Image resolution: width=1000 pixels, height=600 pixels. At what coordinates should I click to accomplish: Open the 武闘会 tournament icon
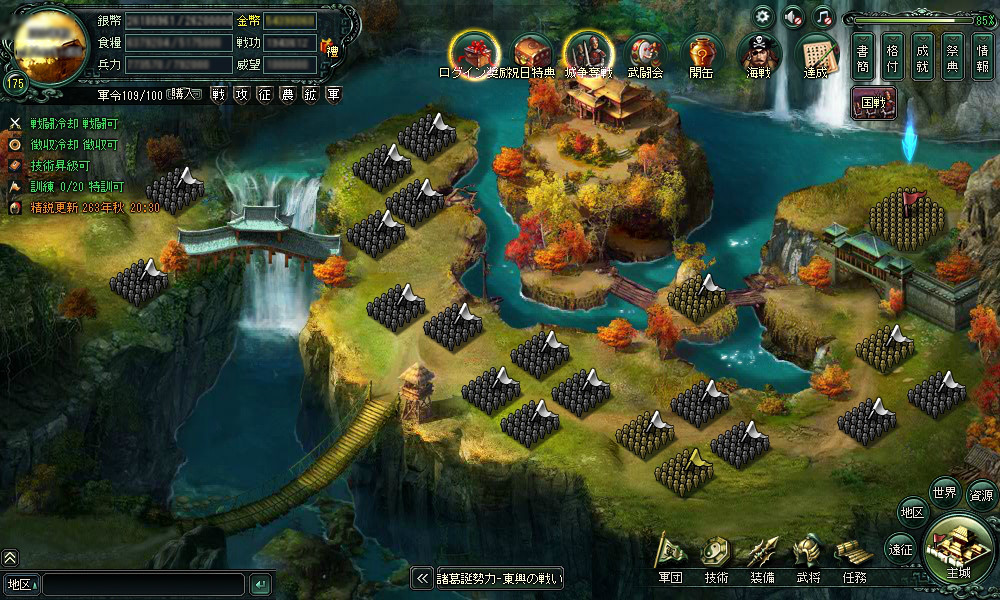[645, 53]
